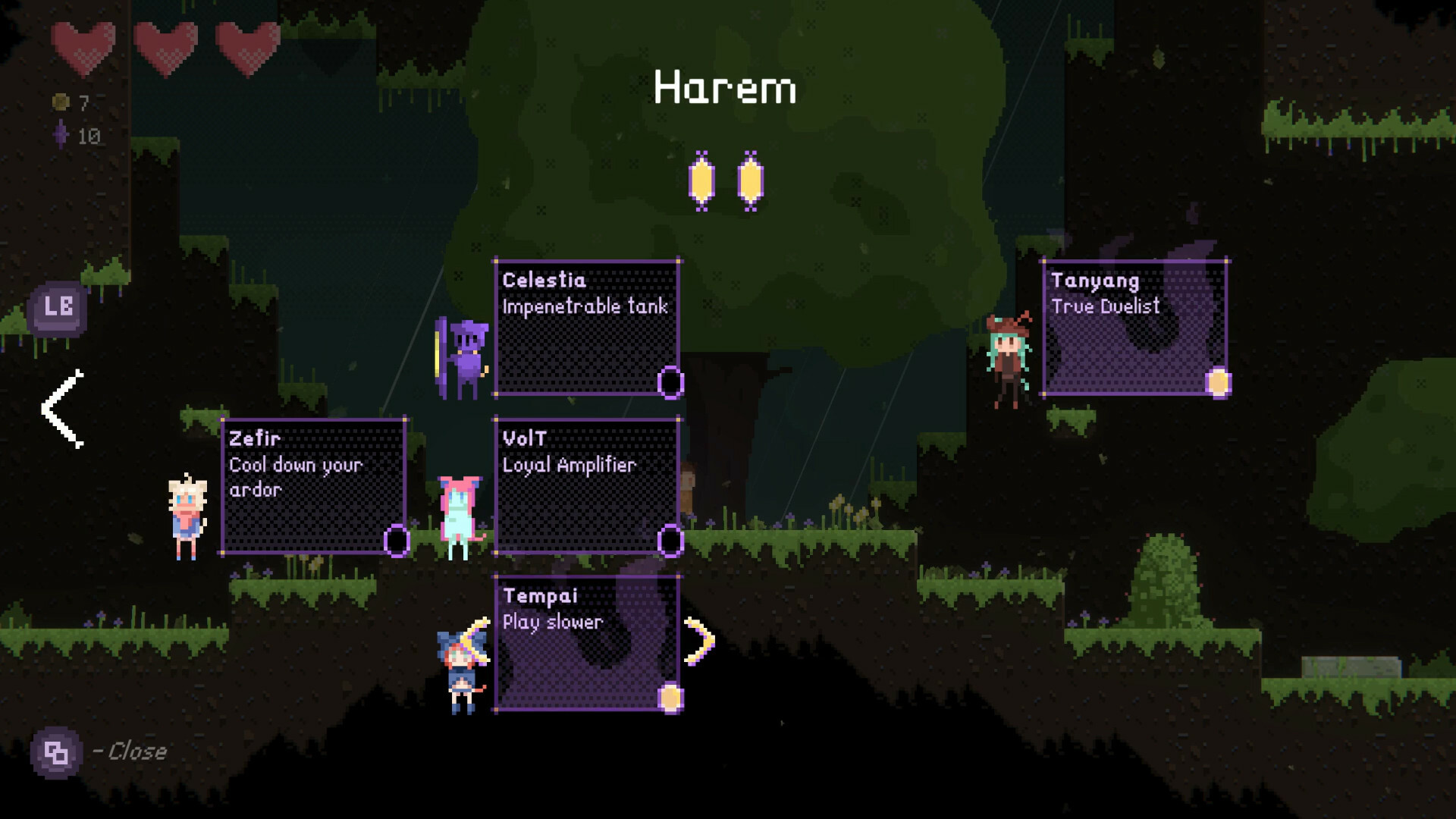Pick the Zefir Cool down your ardor card
This screenshot has height=819, width=1456.
(x=313, y=486)
